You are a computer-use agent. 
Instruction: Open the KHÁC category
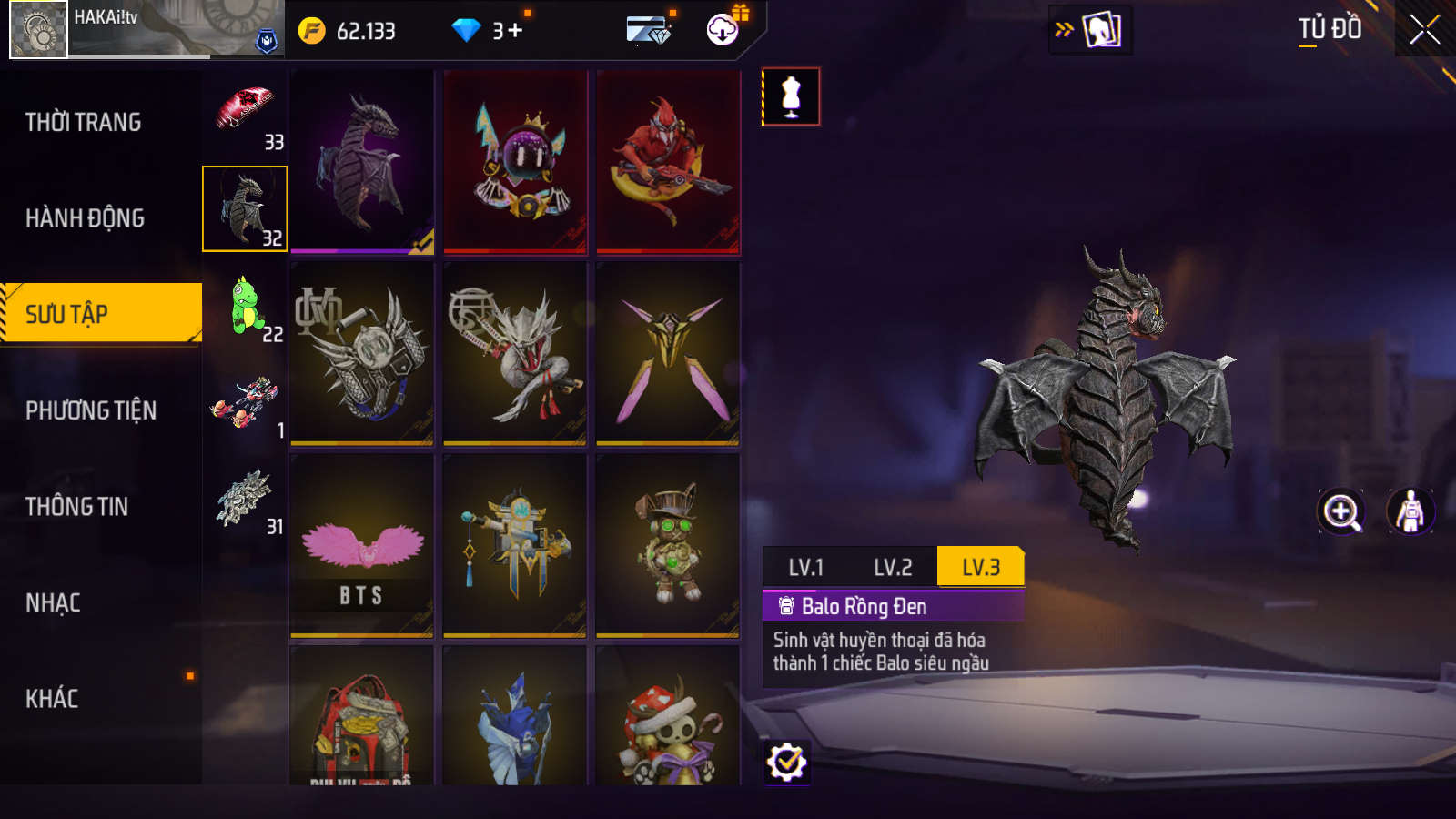[x=52, y=699]
